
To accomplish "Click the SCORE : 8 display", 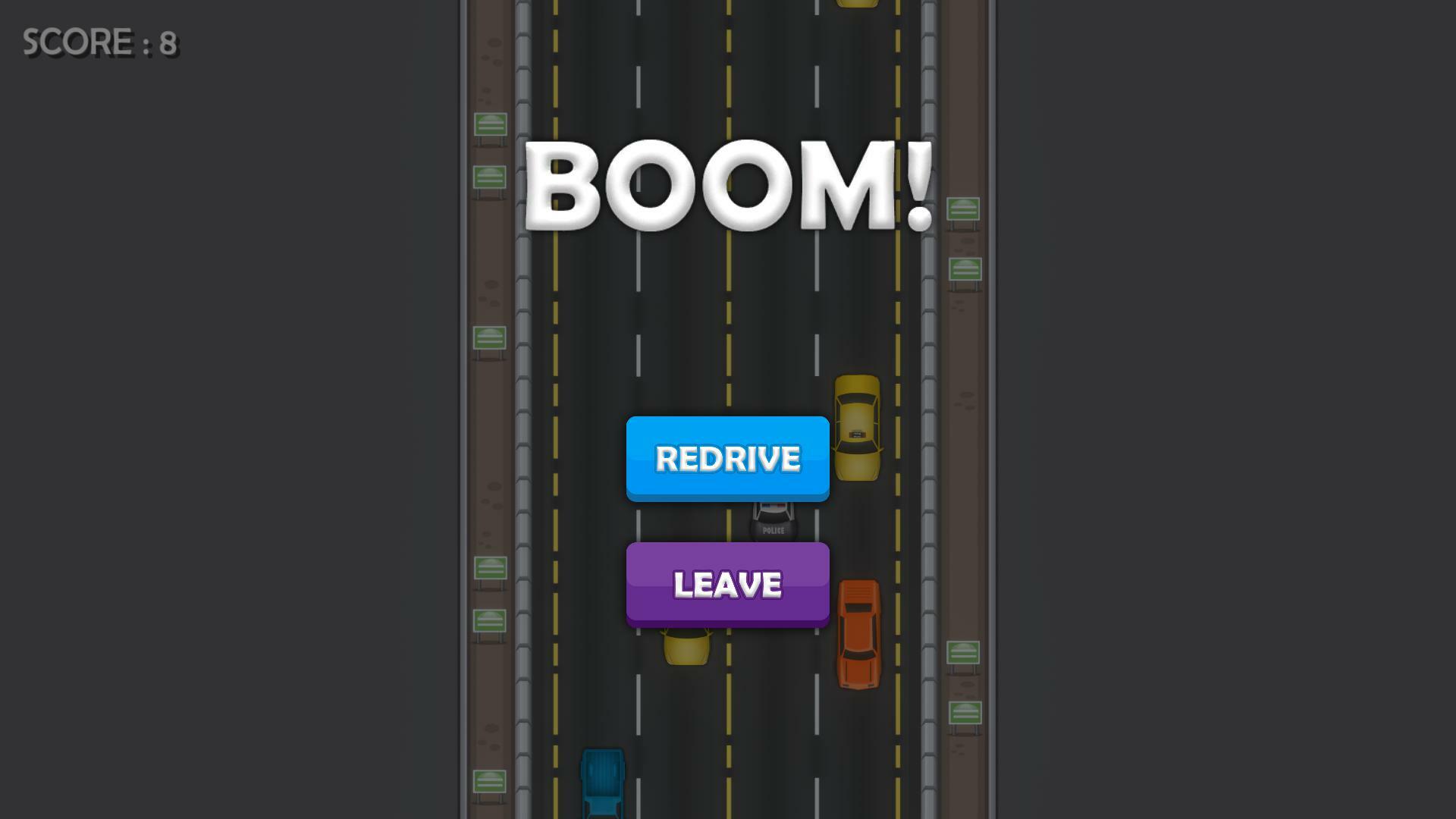I will tap(99, 42).
